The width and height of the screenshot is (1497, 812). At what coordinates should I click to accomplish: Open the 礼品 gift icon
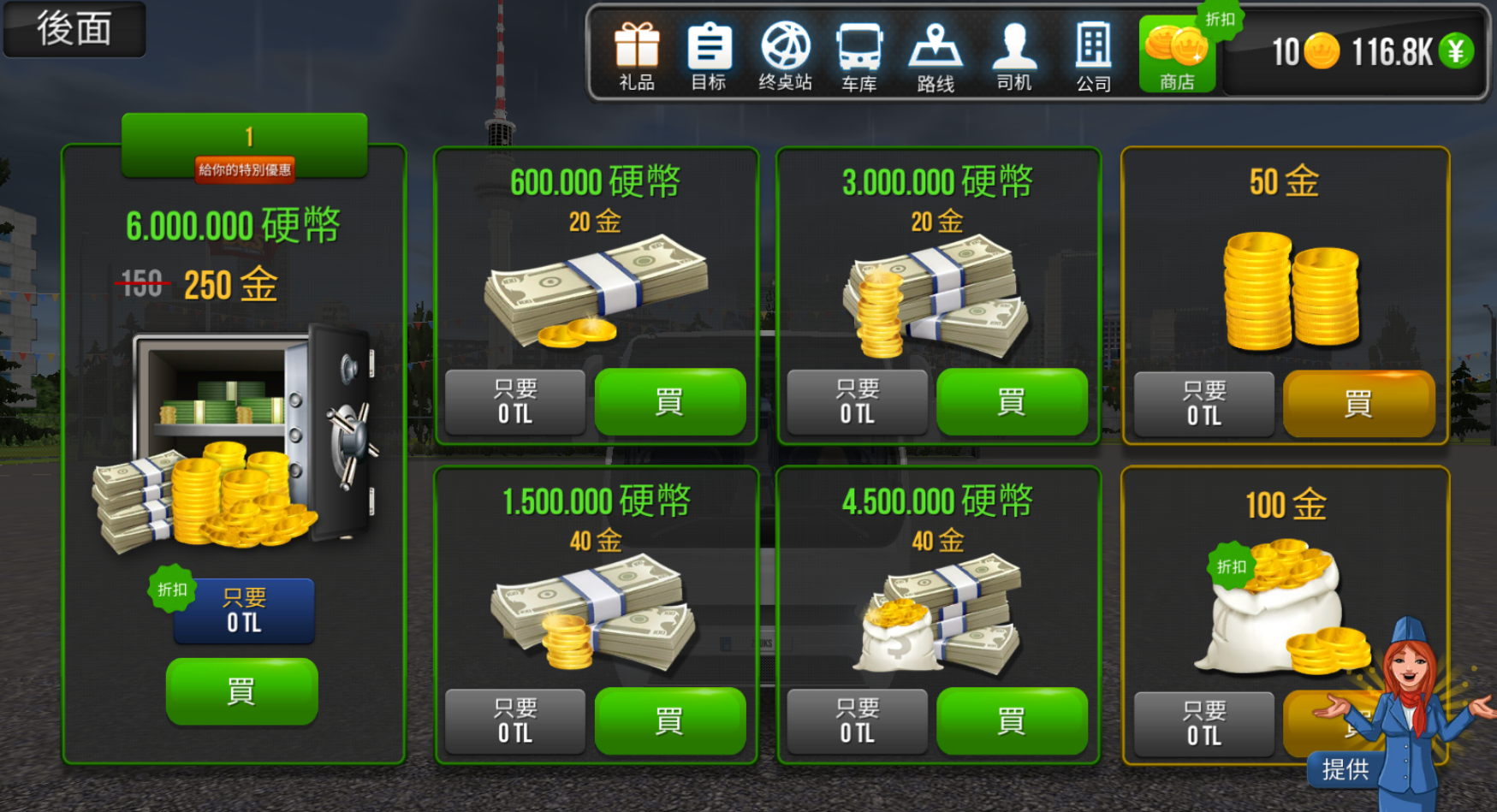(x=636, y=53)
